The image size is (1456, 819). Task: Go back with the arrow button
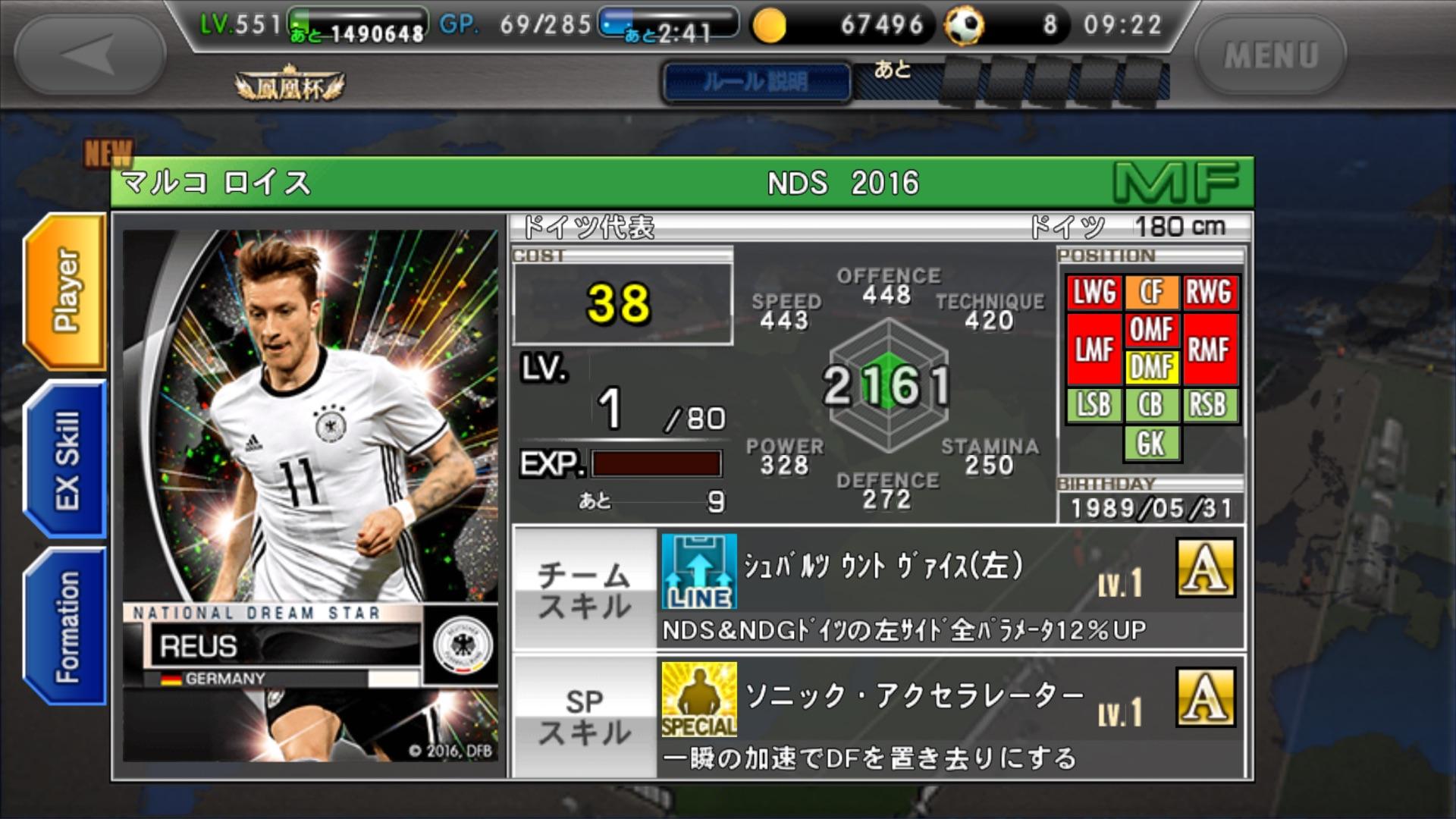click(89, 55)
